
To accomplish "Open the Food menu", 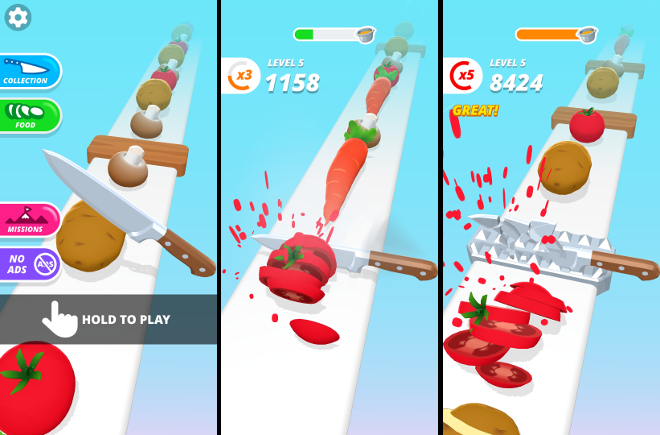I will [x=27, y=116].
